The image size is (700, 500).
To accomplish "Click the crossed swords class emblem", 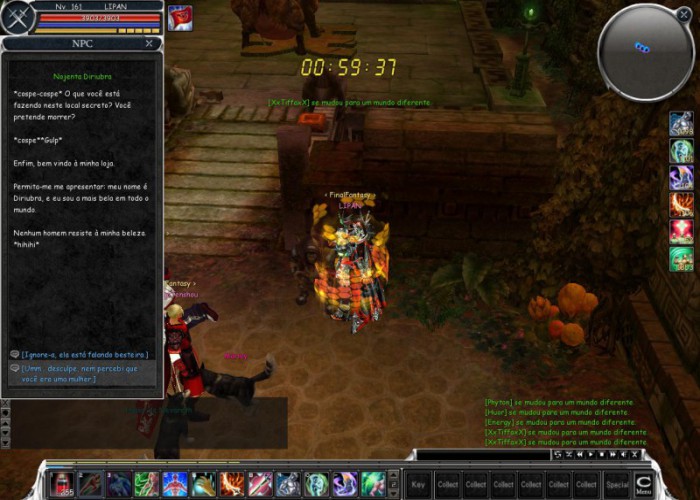I will (x=14, y=17).
